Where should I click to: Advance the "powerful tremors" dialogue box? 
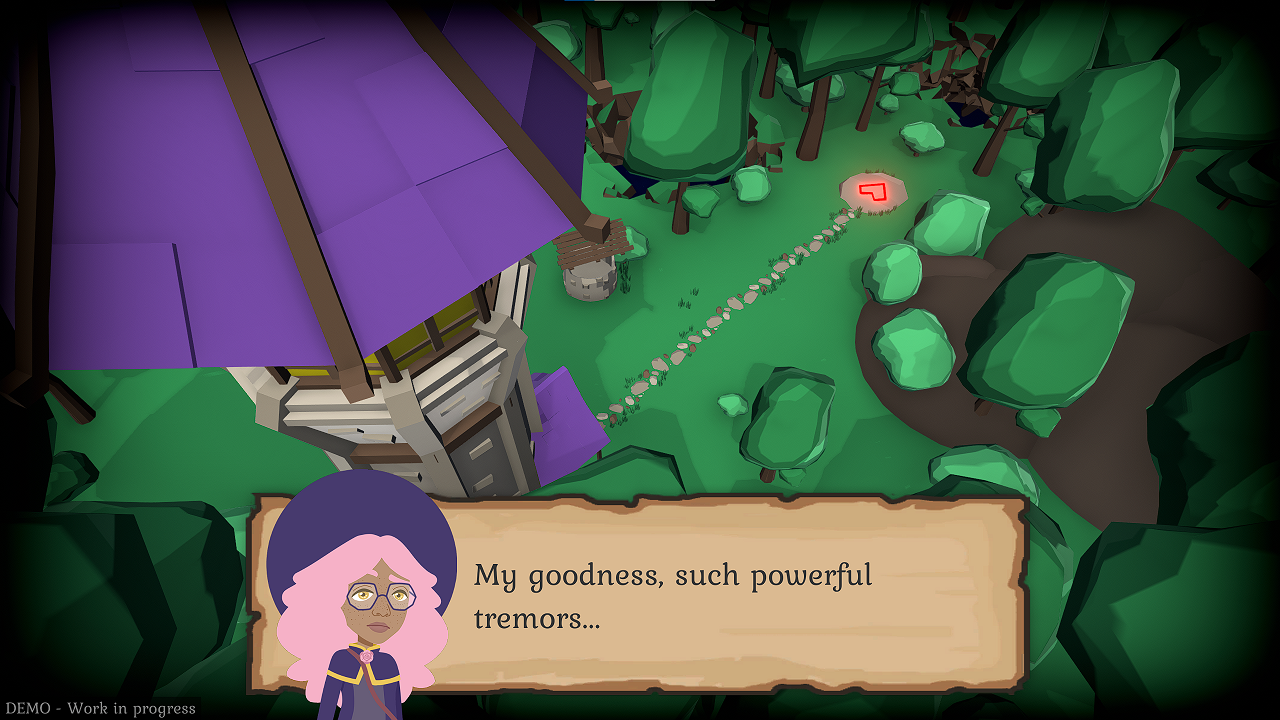700,594
